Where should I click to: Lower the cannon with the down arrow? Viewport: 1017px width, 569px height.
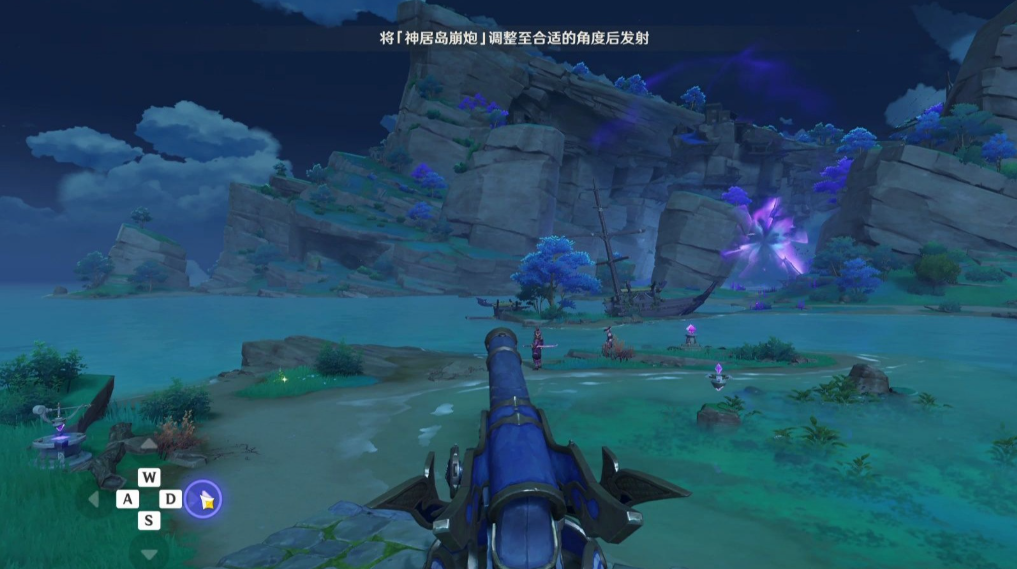click(x=148, y=553)
